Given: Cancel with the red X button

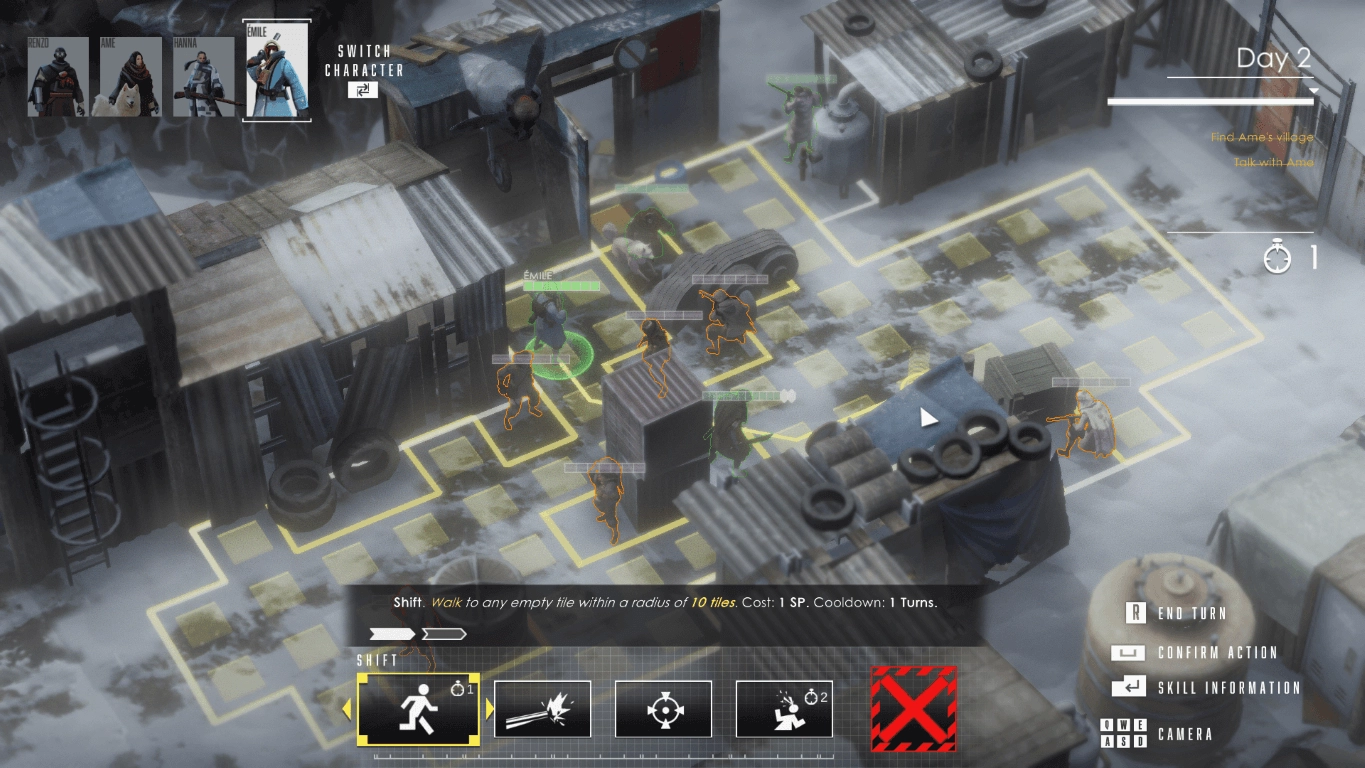Looking at the screenshot, I should 913,709.
